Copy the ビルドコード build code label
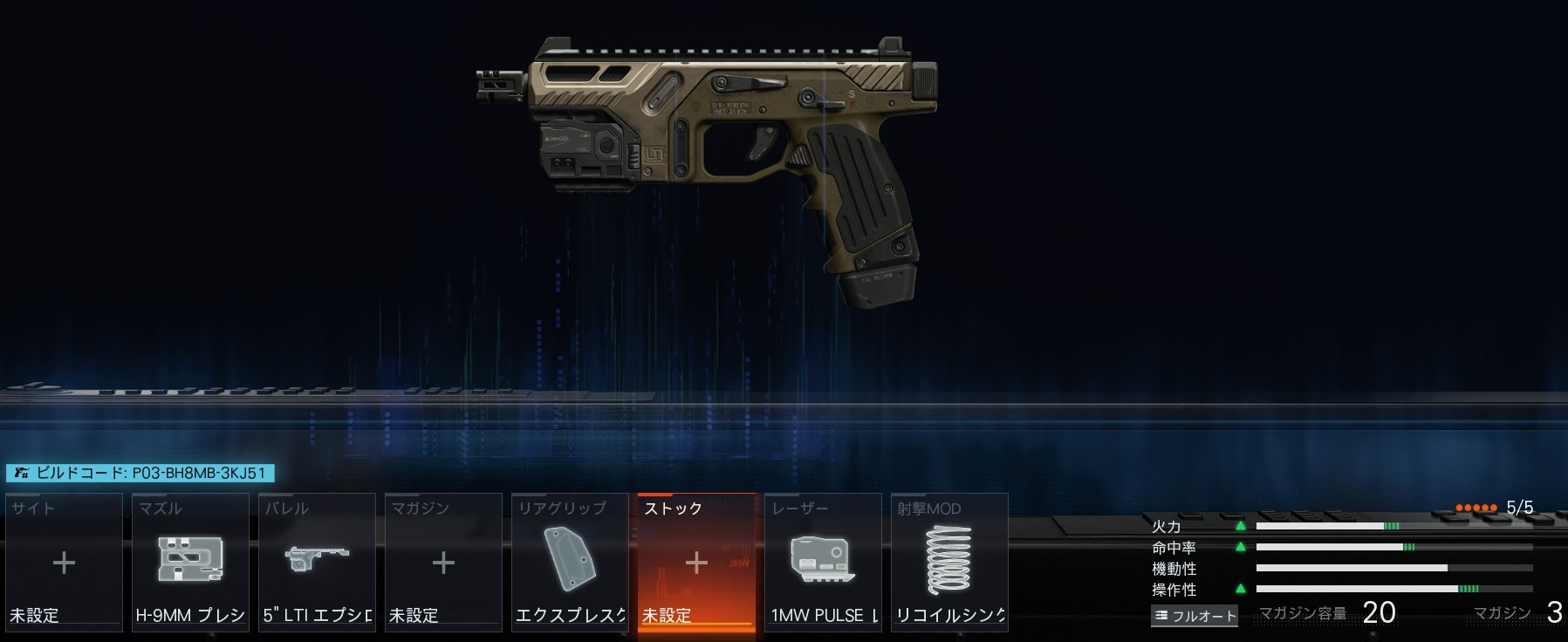Viewport: 1568px width, 642px height. [140, 473]
